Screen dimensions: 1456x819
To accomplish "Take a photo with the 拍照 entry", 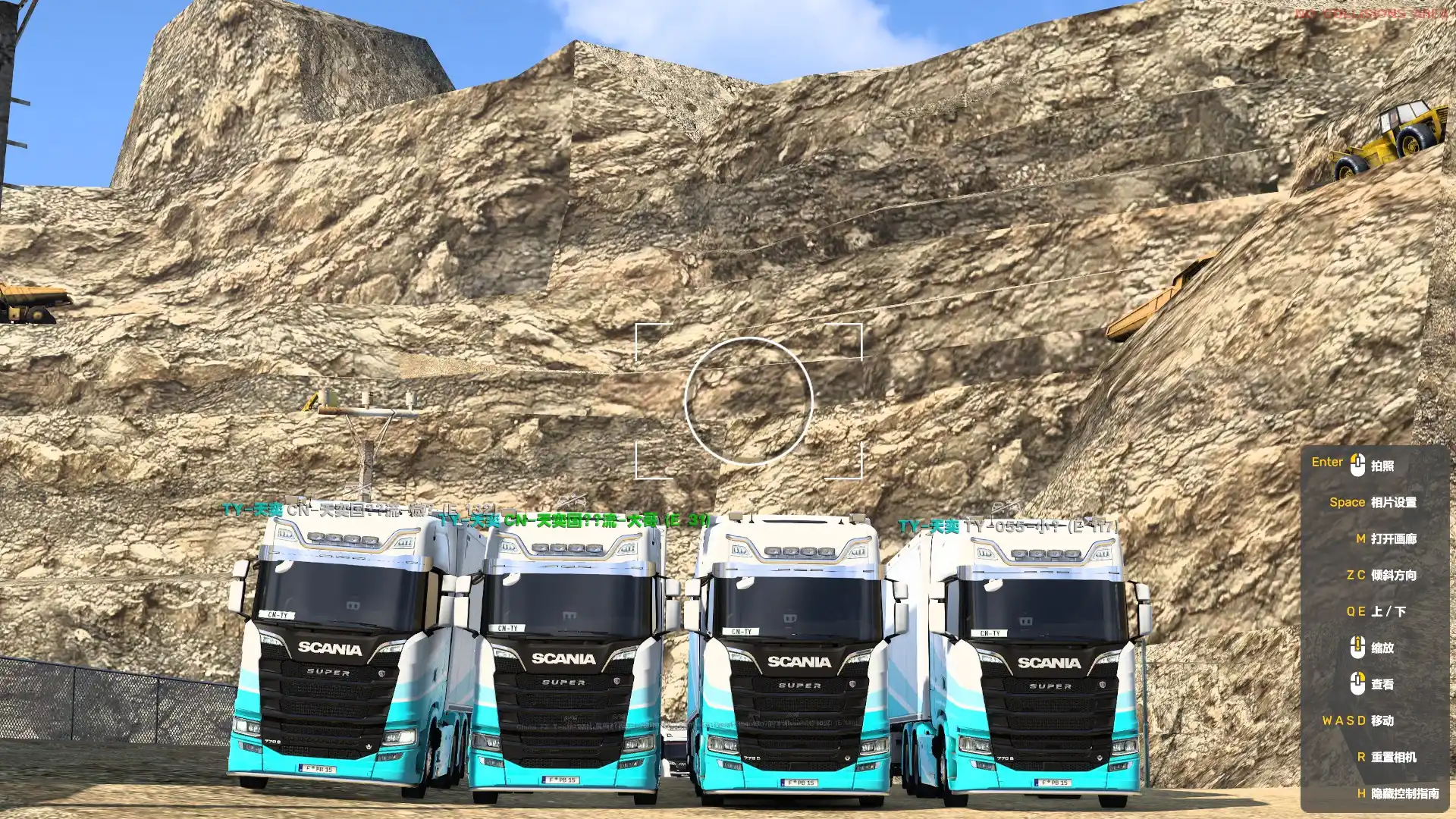I will click(x=1382, y=466).
